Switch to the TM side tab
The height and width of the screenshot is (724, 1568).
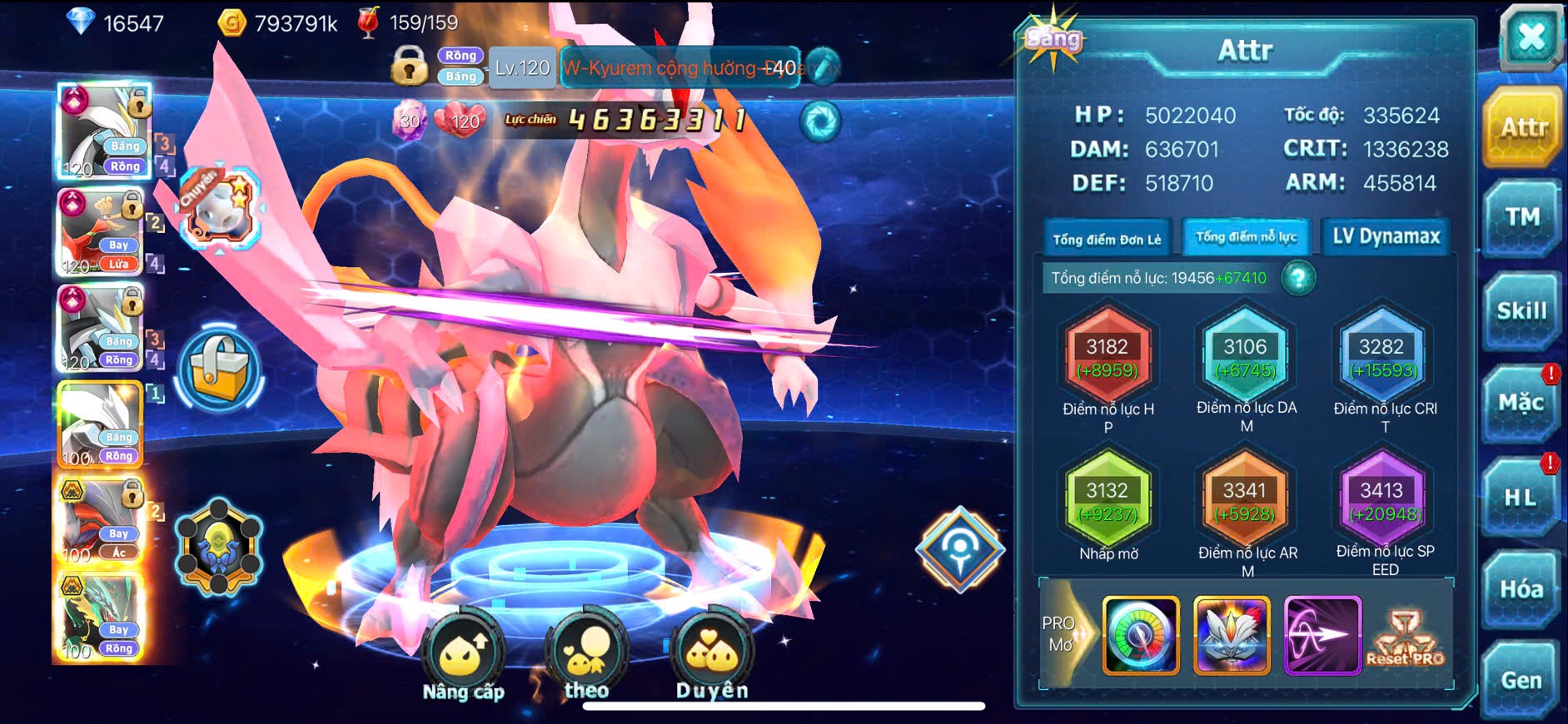1521,218
